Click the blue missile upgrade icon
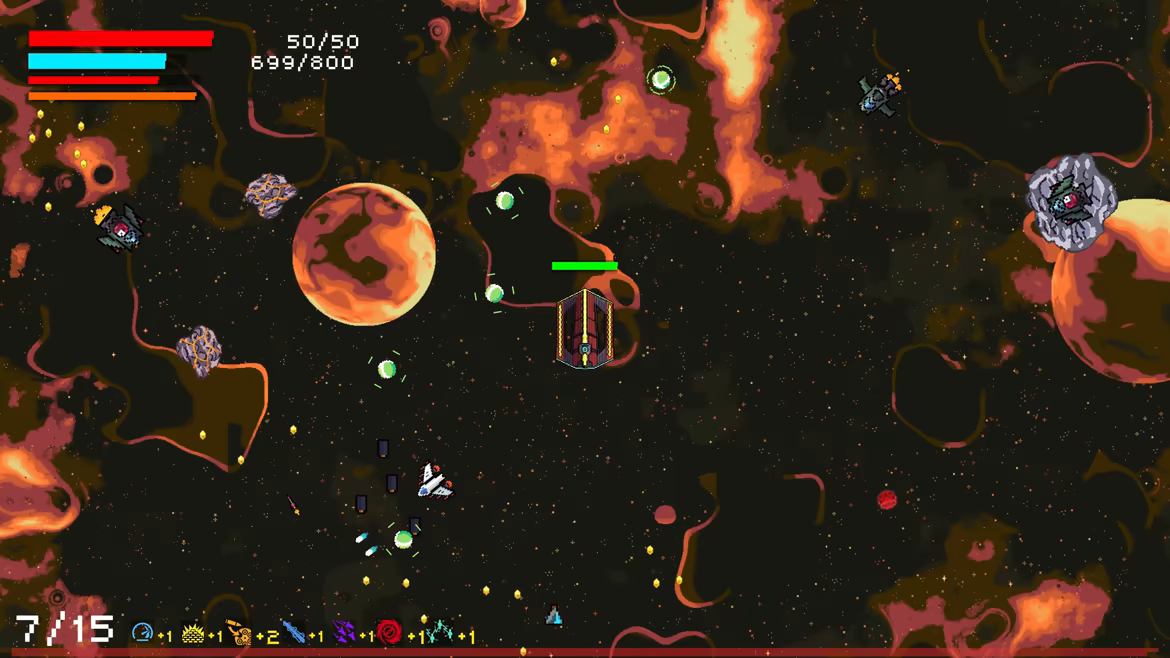Screen dimensions: 1170x658 [293, 633]
